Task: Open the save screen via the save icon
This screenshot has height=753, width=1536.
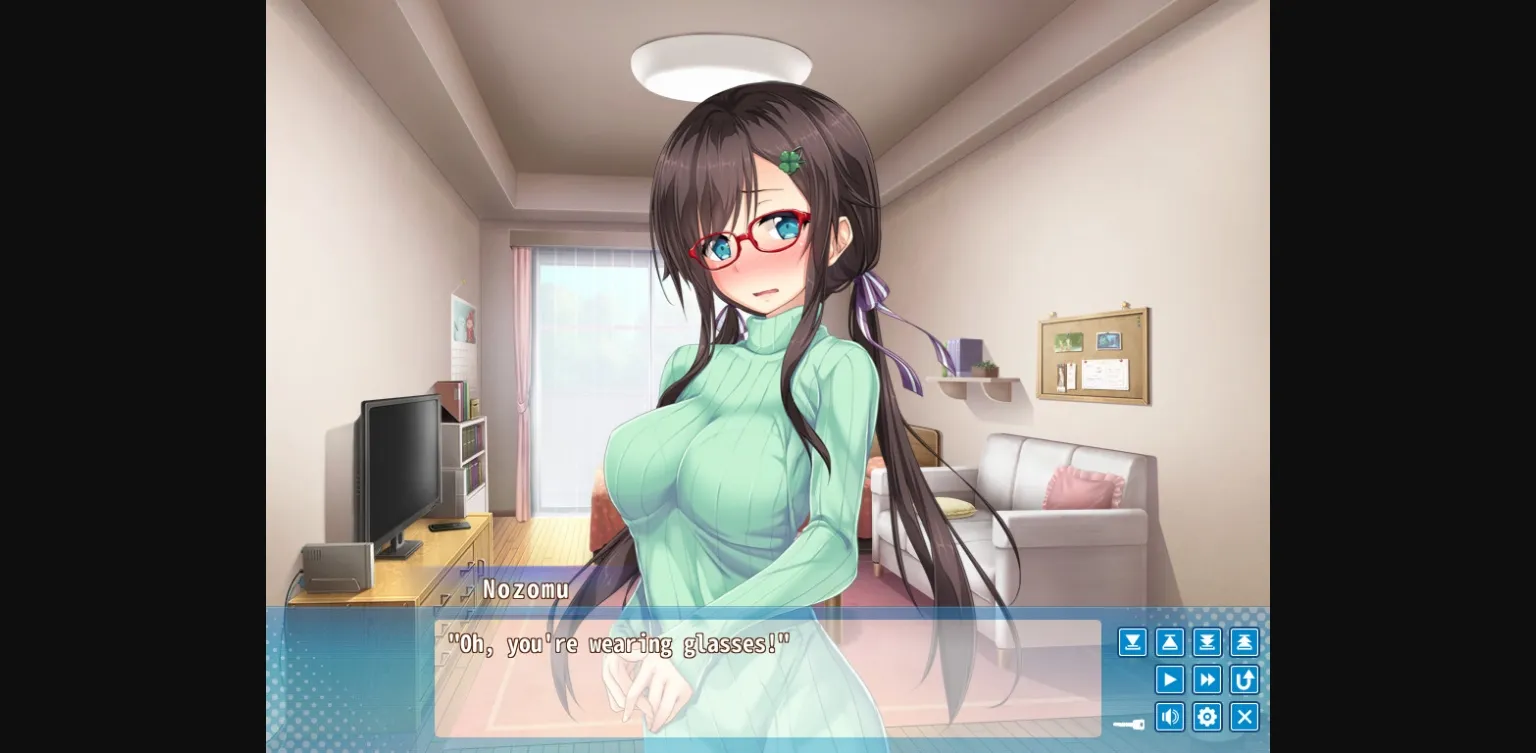Action: tap(1132, 642)
